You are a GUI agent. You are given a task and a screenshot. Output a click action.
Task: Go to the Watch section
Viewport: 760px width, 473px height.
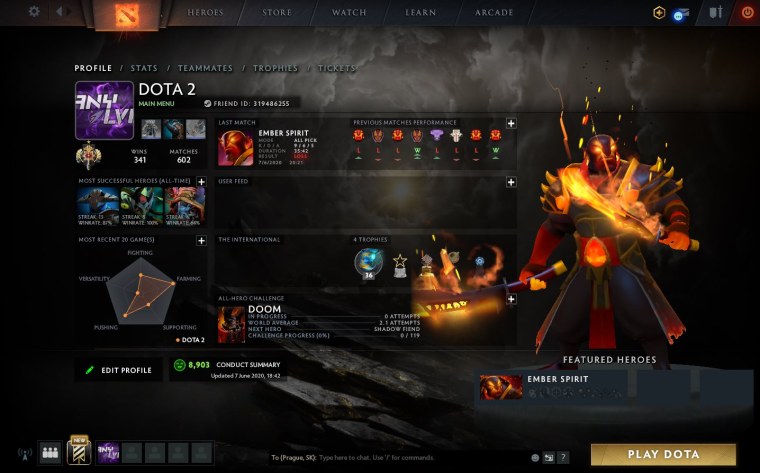click(x=349, y=13)
